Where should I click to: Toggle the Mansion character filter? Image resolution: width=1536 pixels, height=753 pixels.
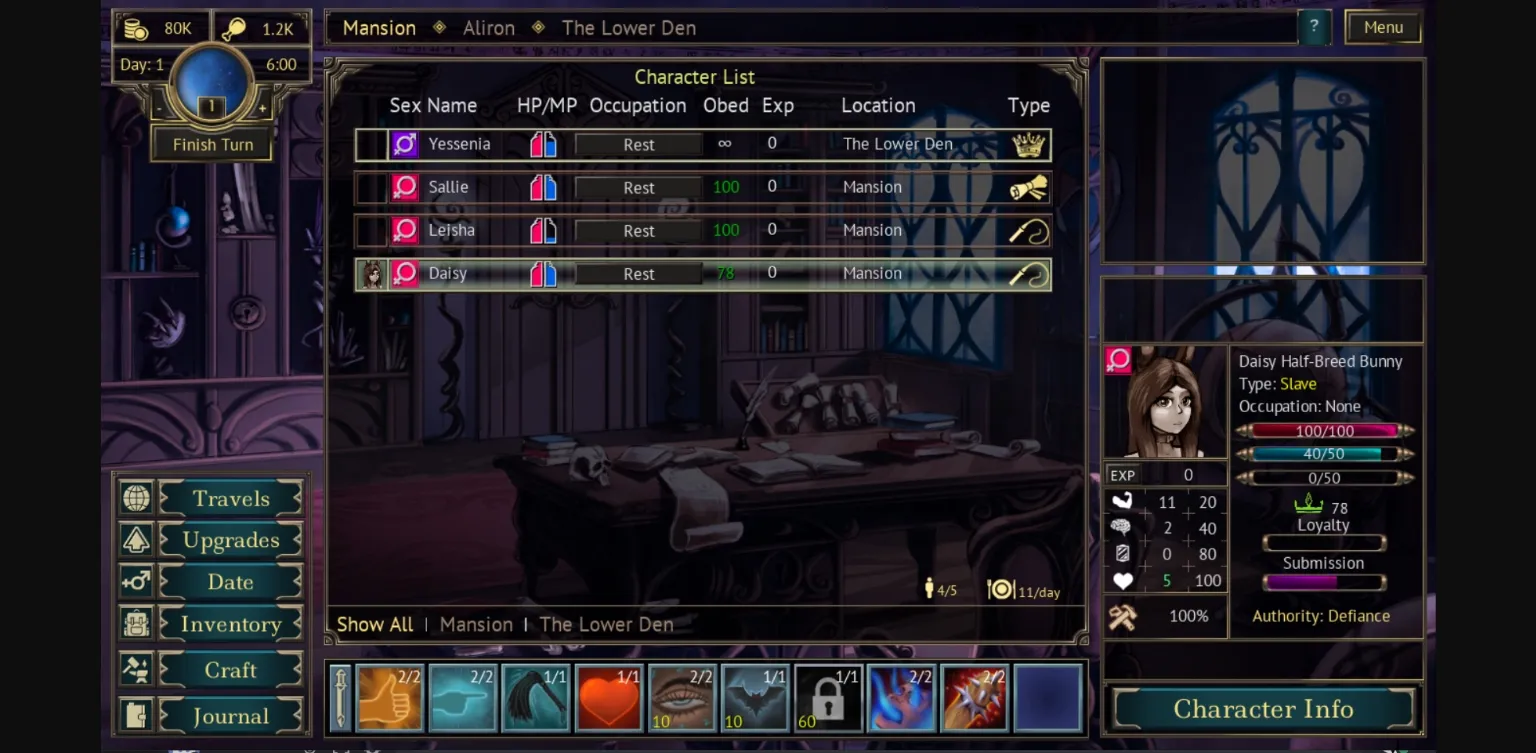[477, 624]
